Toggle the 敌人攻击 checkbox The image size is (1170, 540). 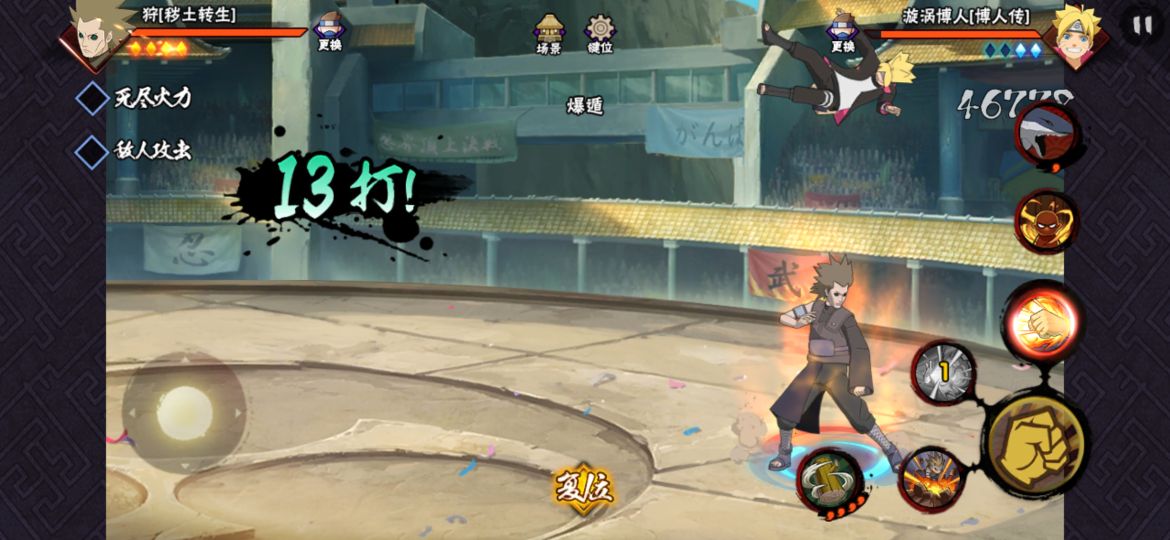92,151
